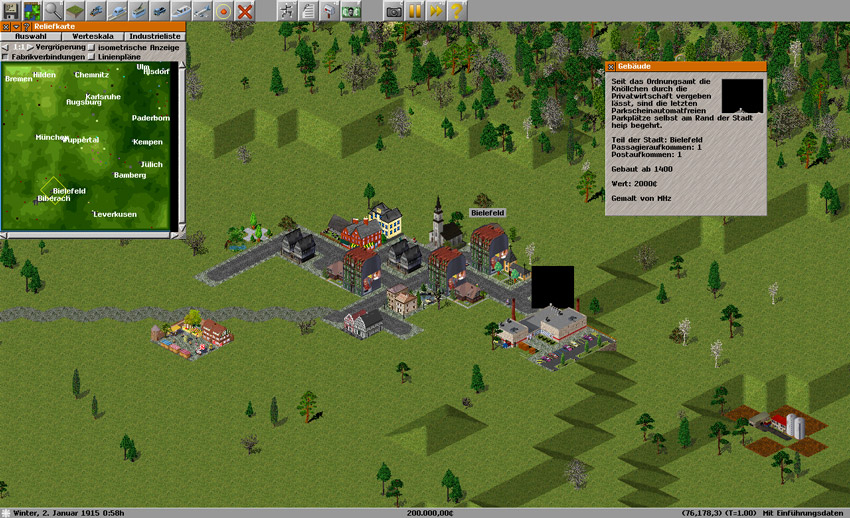Click Bielefeld on the relief minimap

pos(68,190)
